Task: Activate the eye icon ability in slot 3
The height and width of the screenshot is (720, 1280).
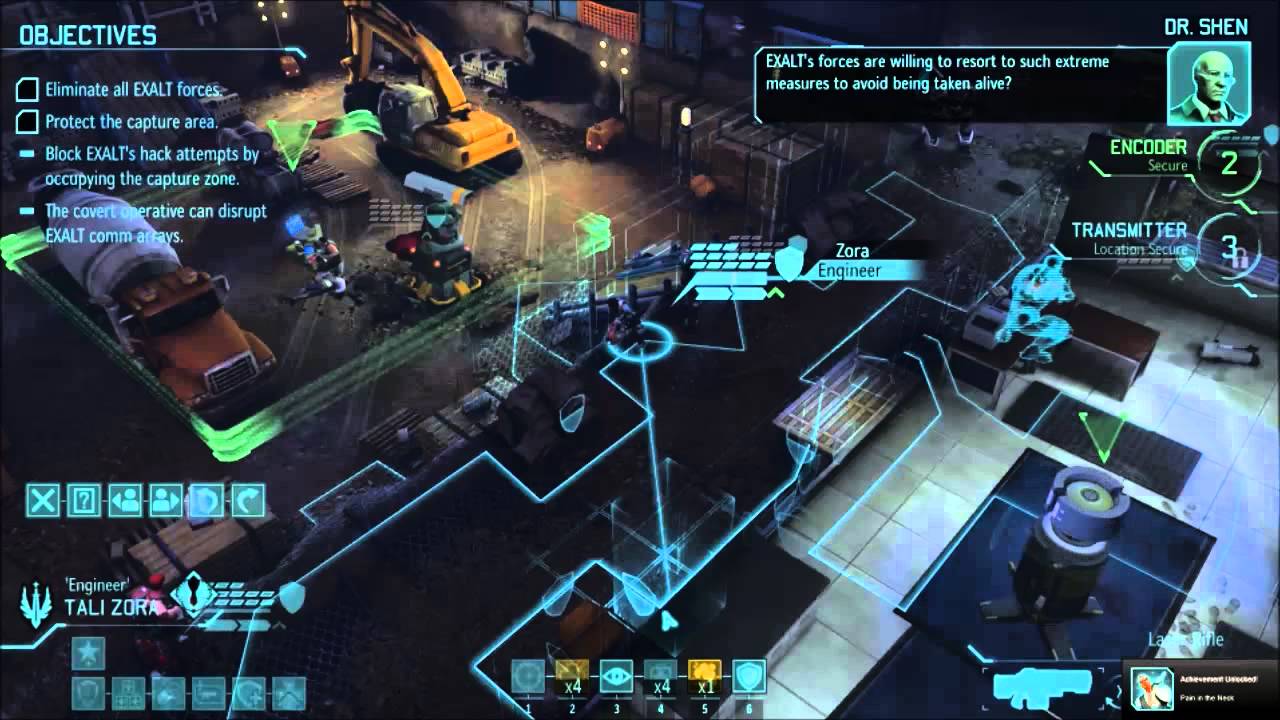Action: (616, 677)
